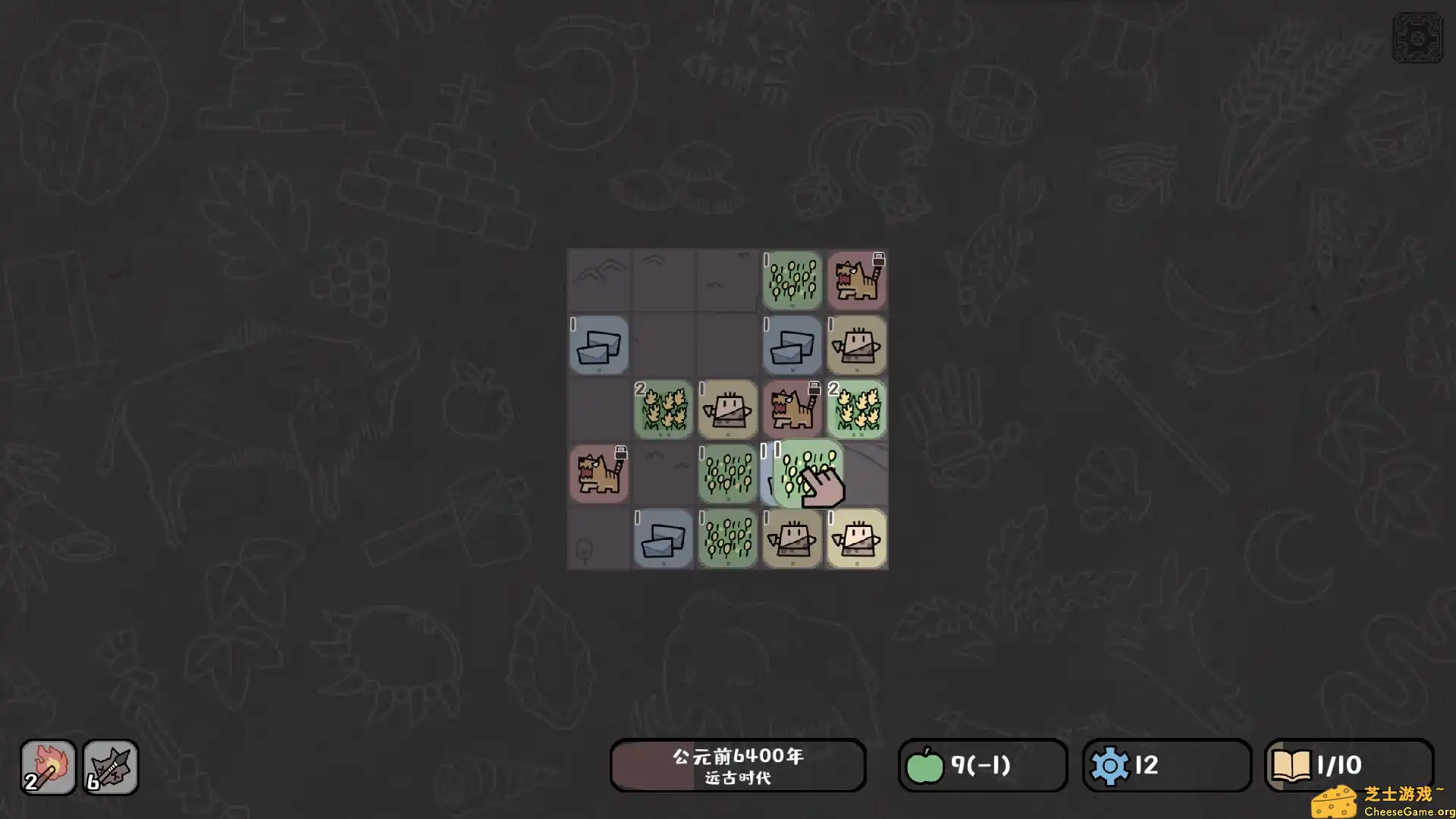Viewport: 1456px width, 819px height.
Task: Select the tulip grass tile in top row
Action: (792, 281)
